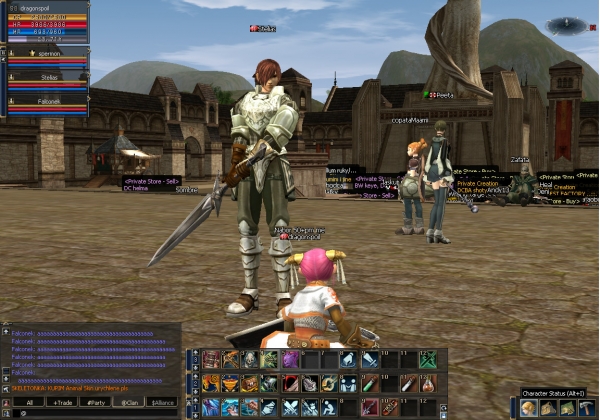The width and height of the screenshot is (600, 420).
Task: Activate the crossed swords skill icon
Action: click(x=289, y=407)
